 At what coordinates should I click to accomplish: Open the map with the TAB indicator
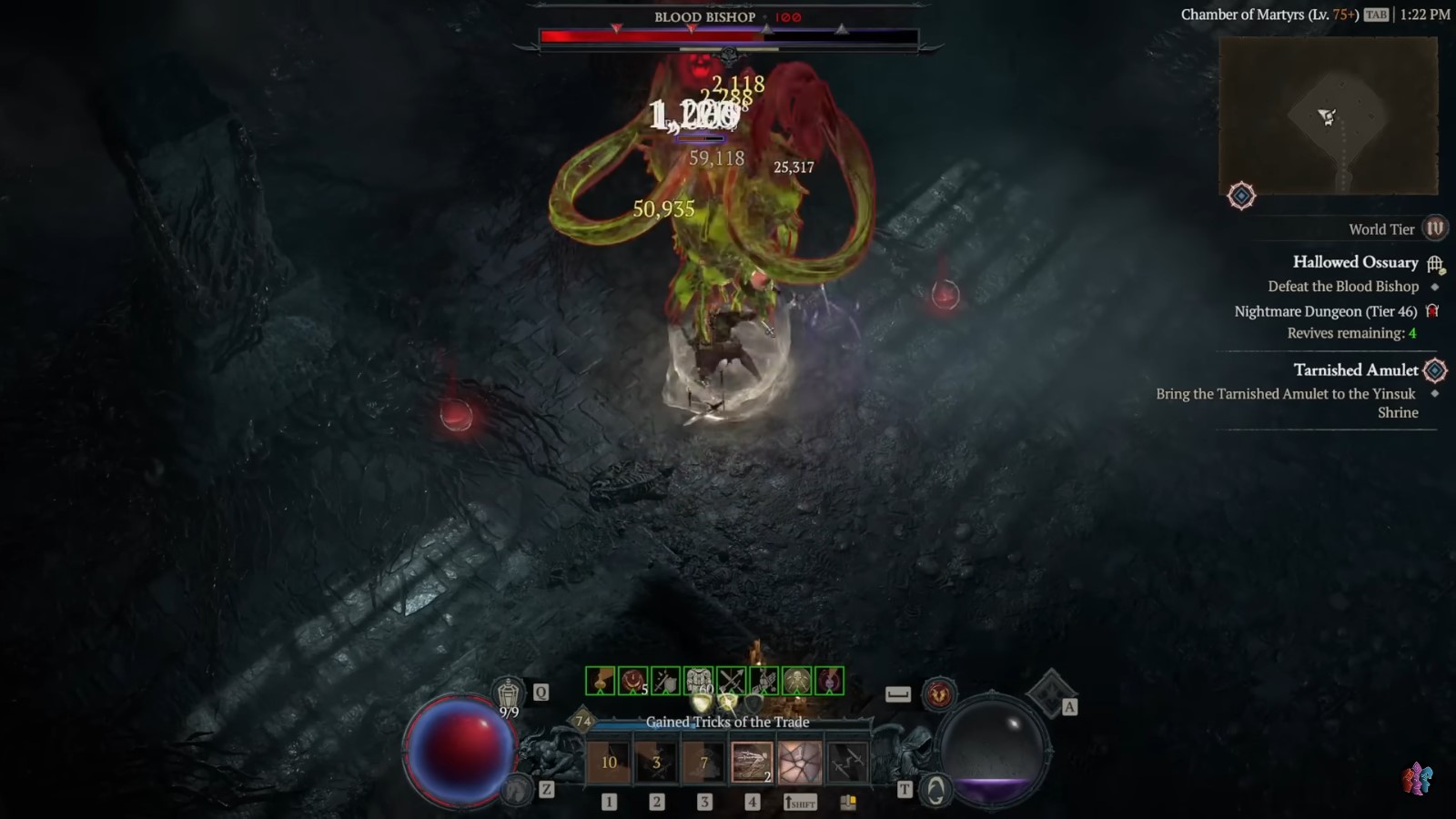click(1376, 15)
